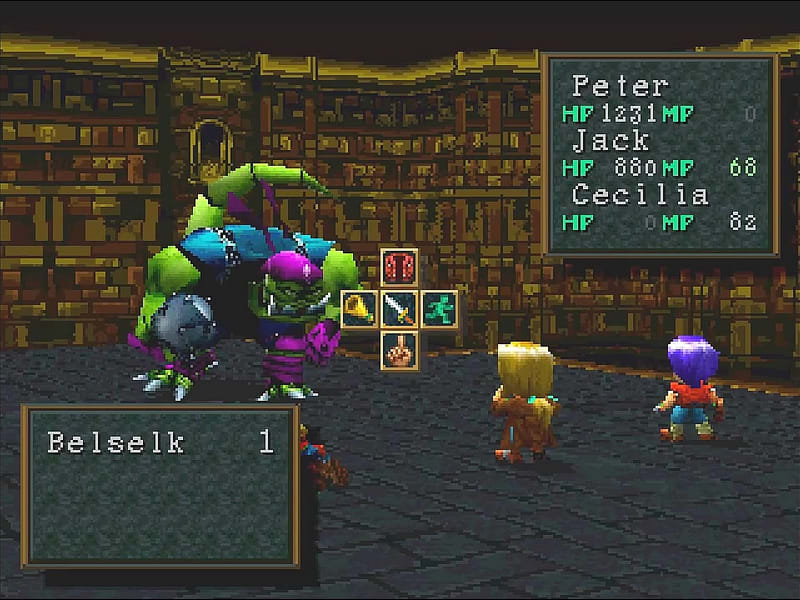This screenshot has height=600, width=800.
Task: Choose the sword attack command
Action: point(400,307)
